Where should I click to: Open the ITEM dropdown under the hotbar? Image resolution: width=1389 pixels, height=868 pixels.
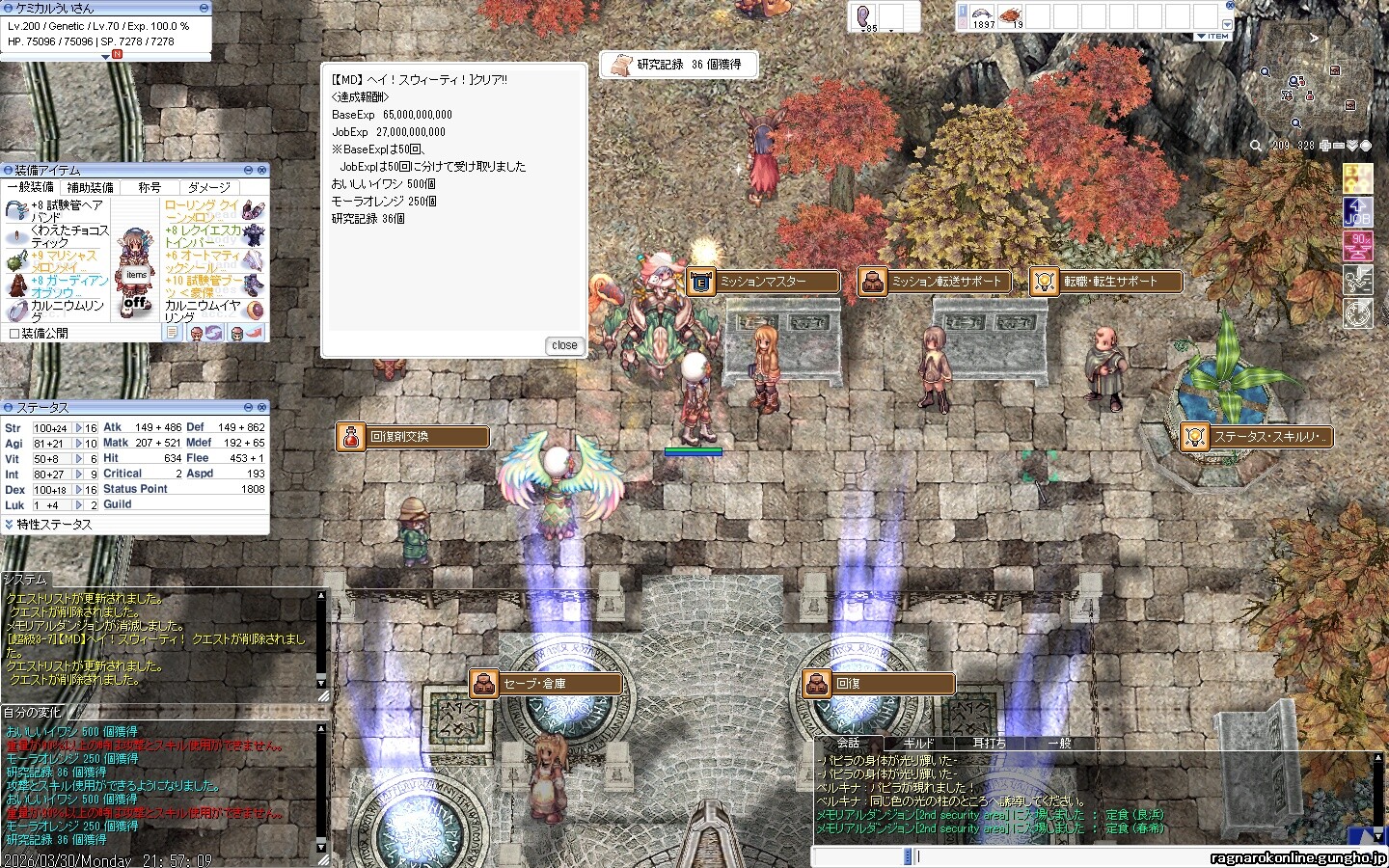click(x=1213, y=37)
